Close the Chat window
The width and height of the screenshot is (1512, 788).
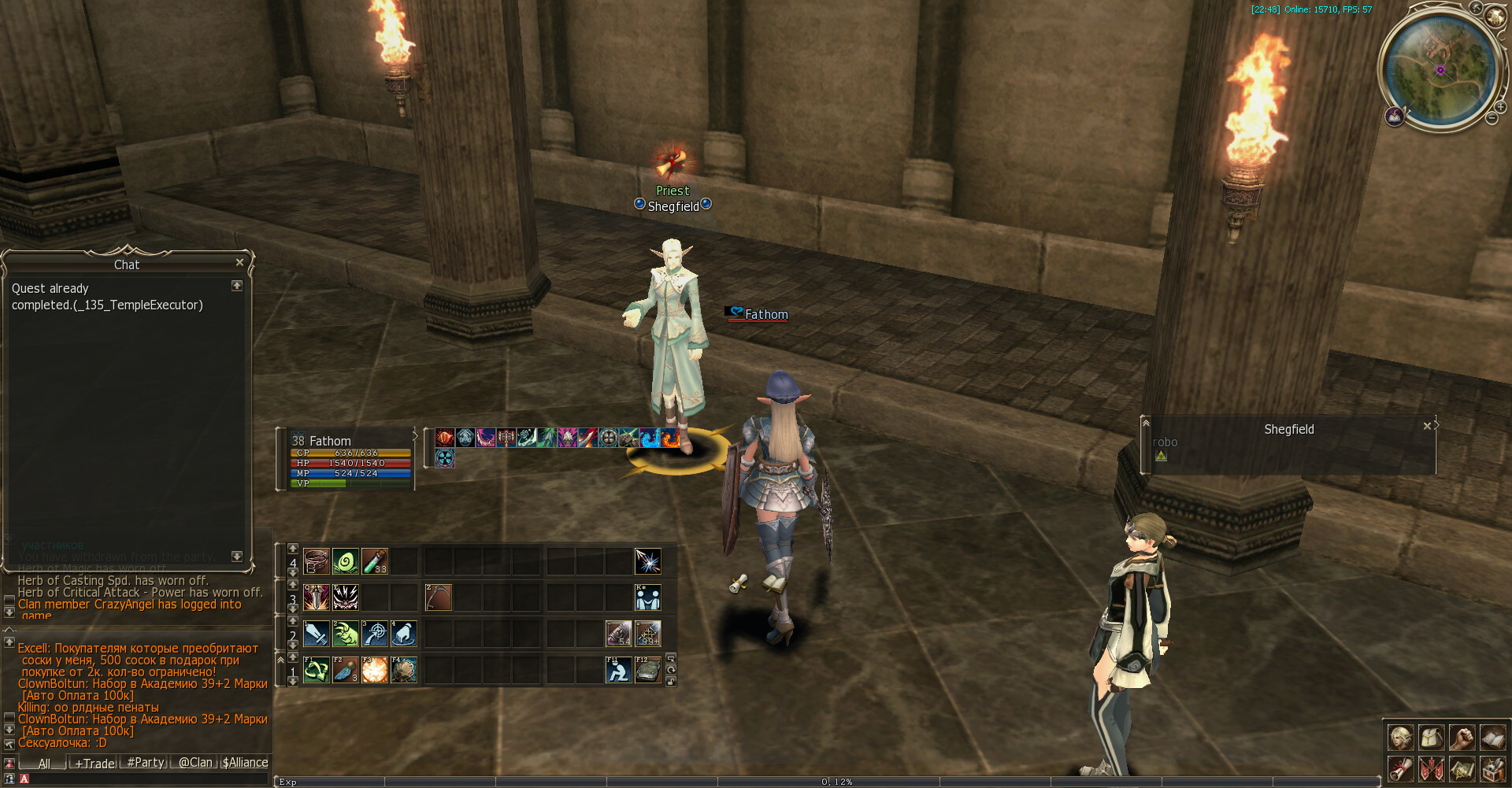pos(239,262)
